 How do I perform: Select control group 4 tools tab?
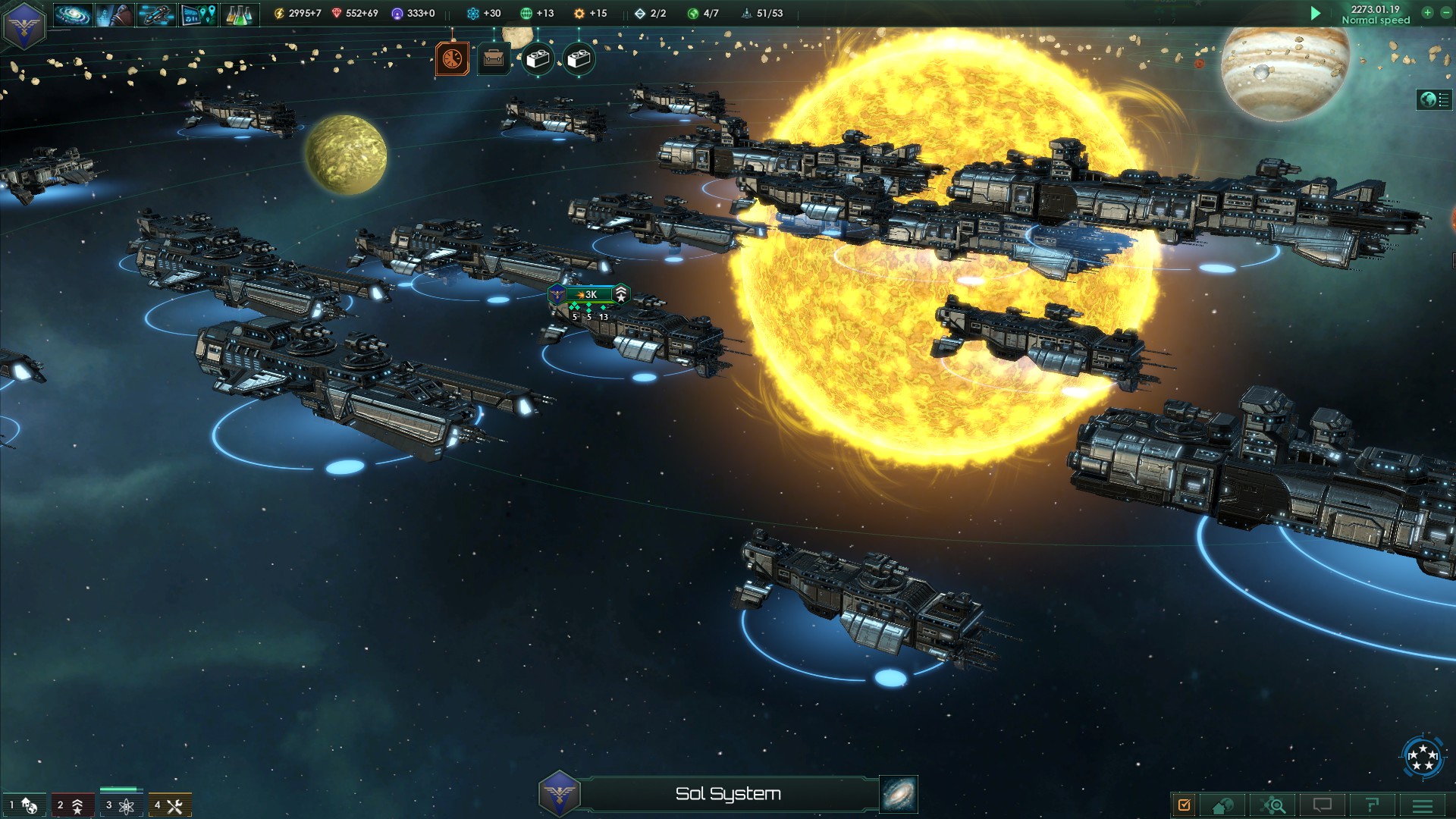(169, 805)
